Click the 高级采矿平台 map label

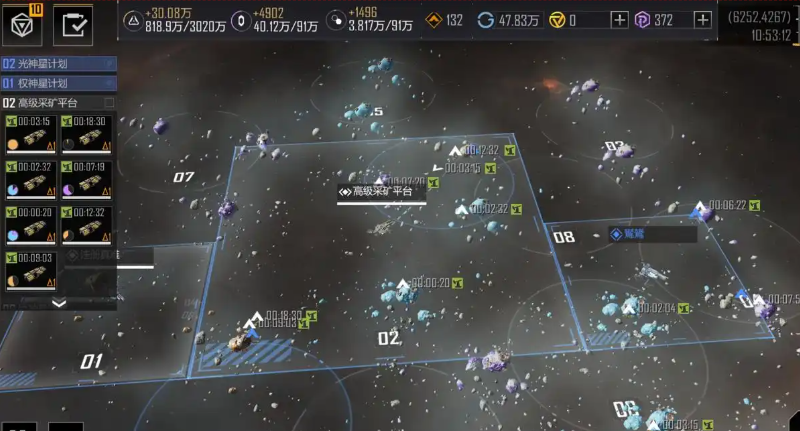(381, 191)
